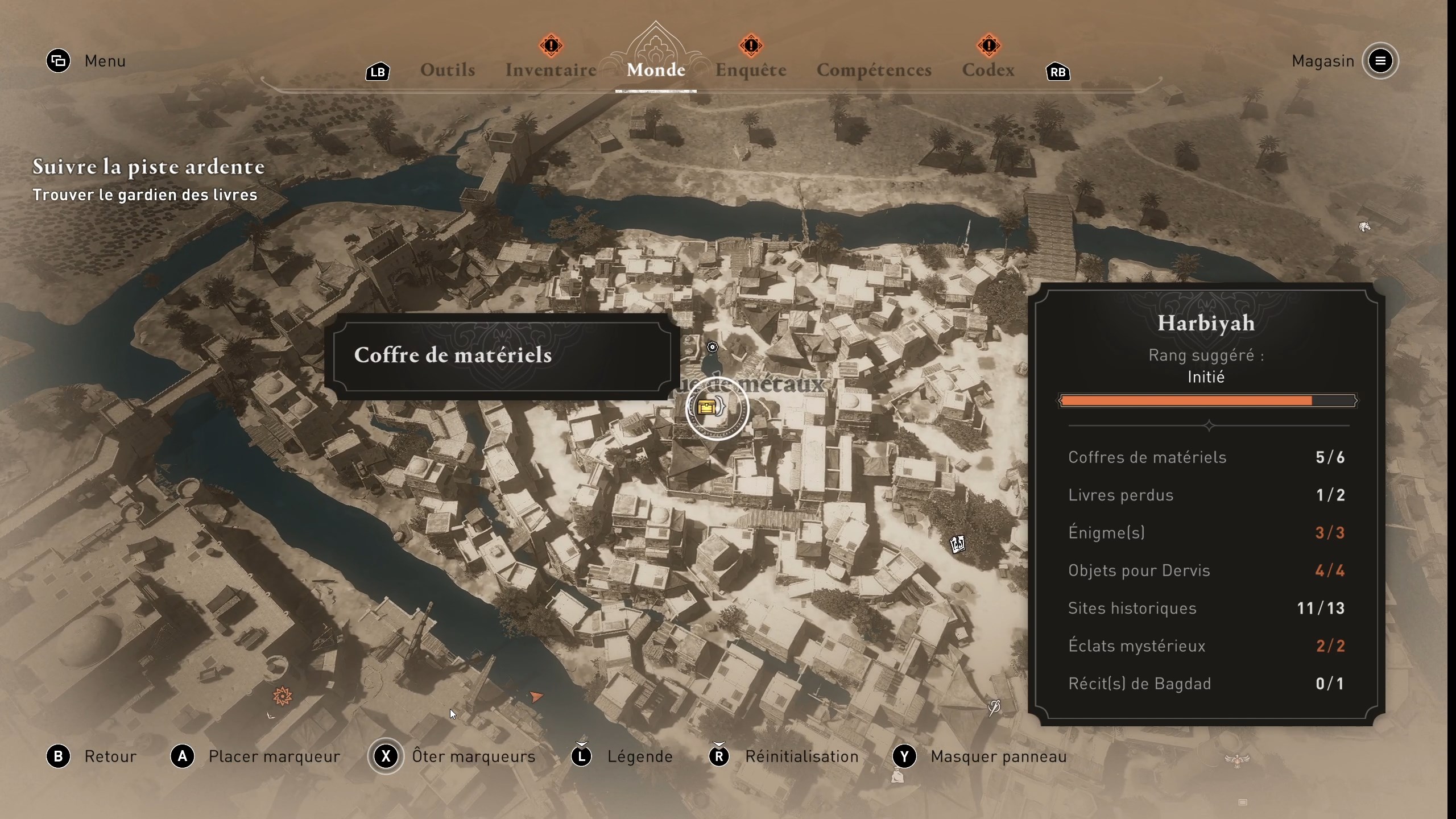Go to the Enquête tab

coord(751,70)
